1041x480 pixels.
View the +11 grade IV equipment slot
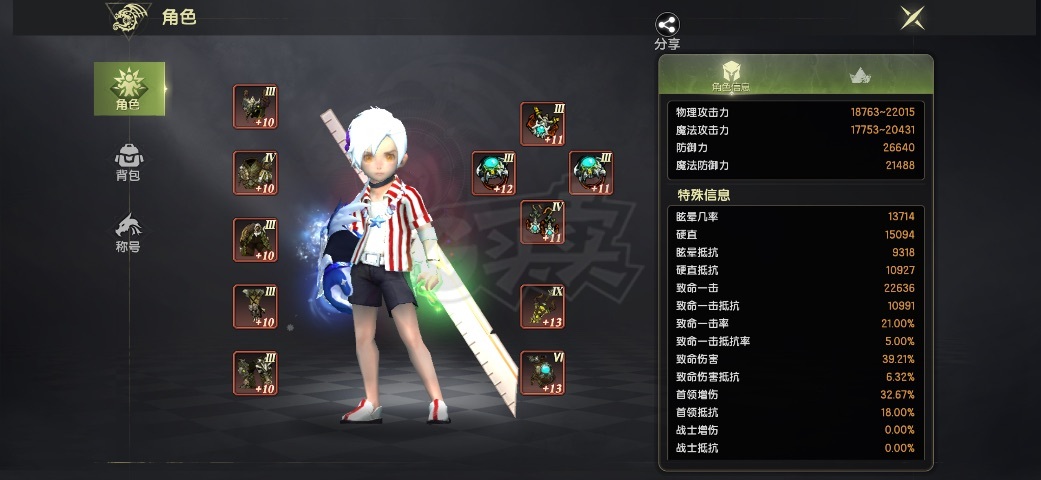pos(543,222)
